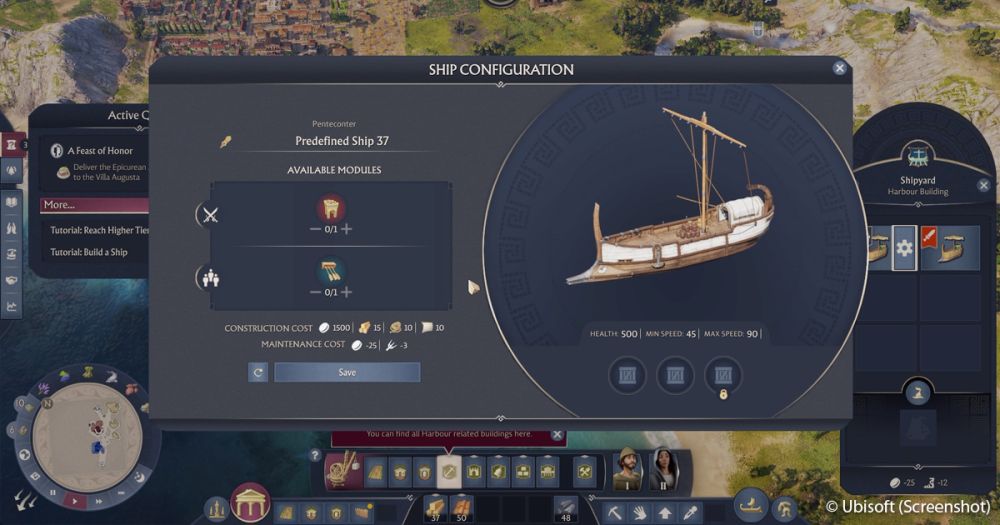Image resolution: width=1000 pixels, height=525 pixels.
Task: Select the Tutorial: Build a Ship quest
Action: pos(89,252)
